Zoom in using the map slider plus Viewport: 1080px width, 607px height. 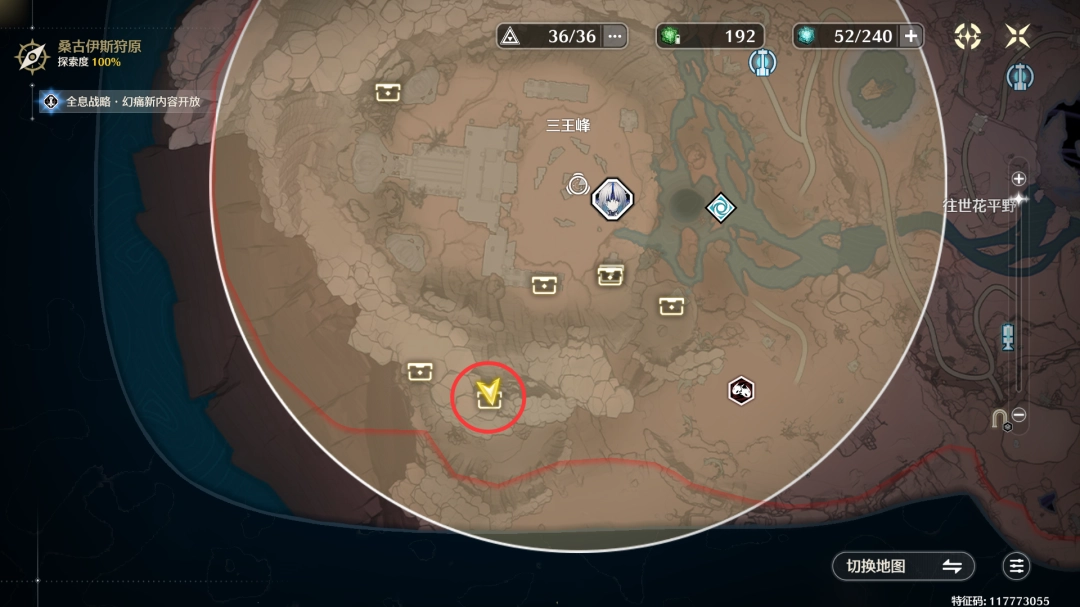(1019, 179)
